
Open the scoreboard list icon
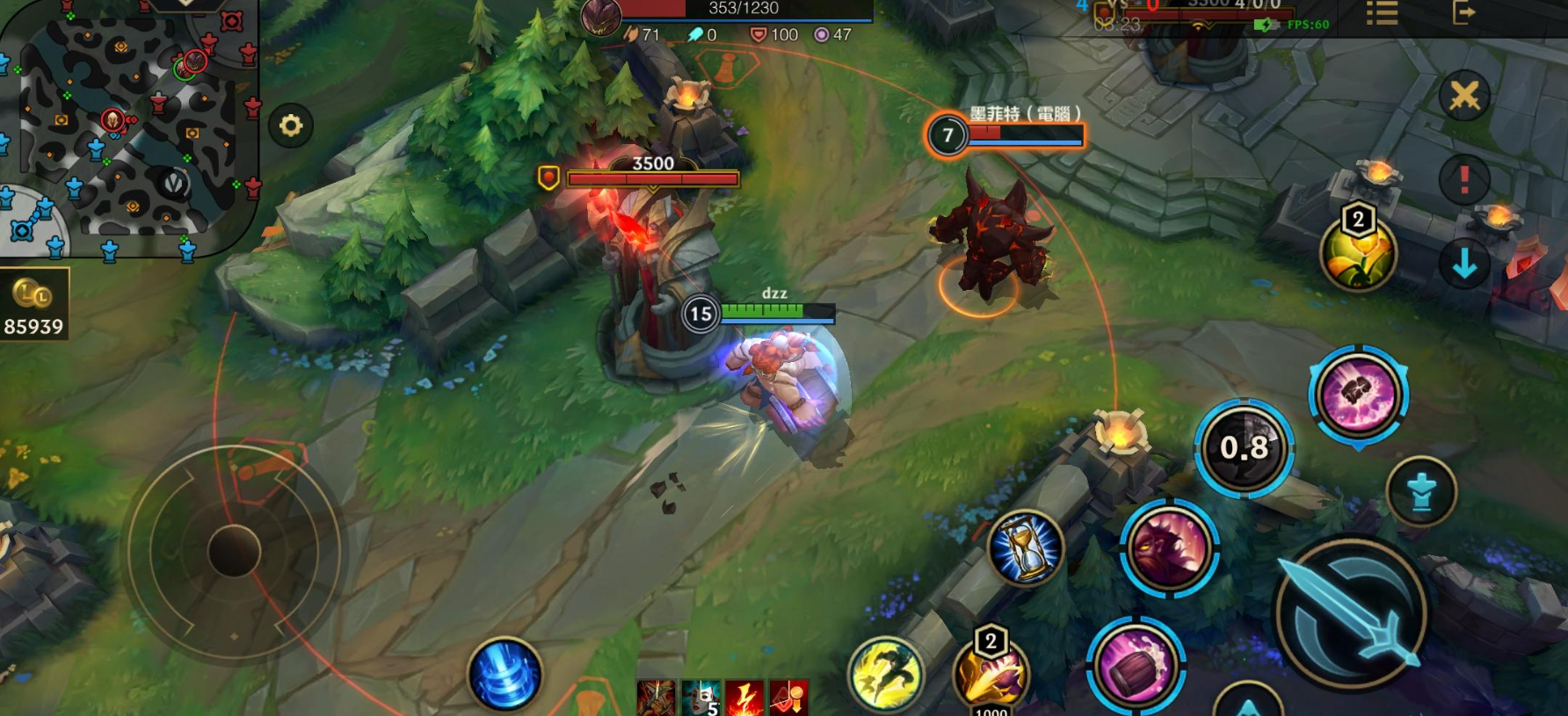click(1382, 12)
